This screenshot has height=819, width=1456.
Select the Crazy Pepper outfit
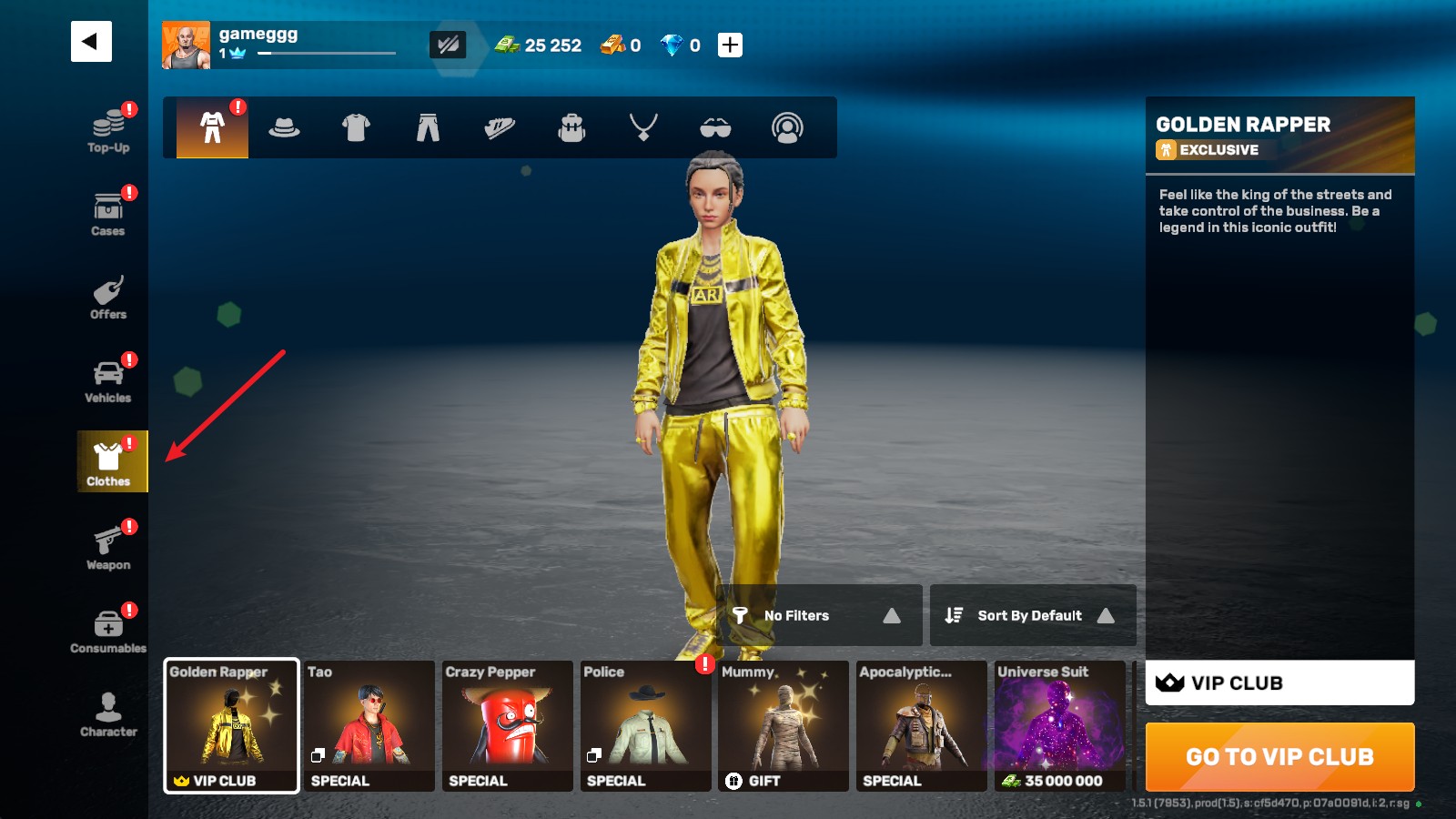tap(508, 726)
